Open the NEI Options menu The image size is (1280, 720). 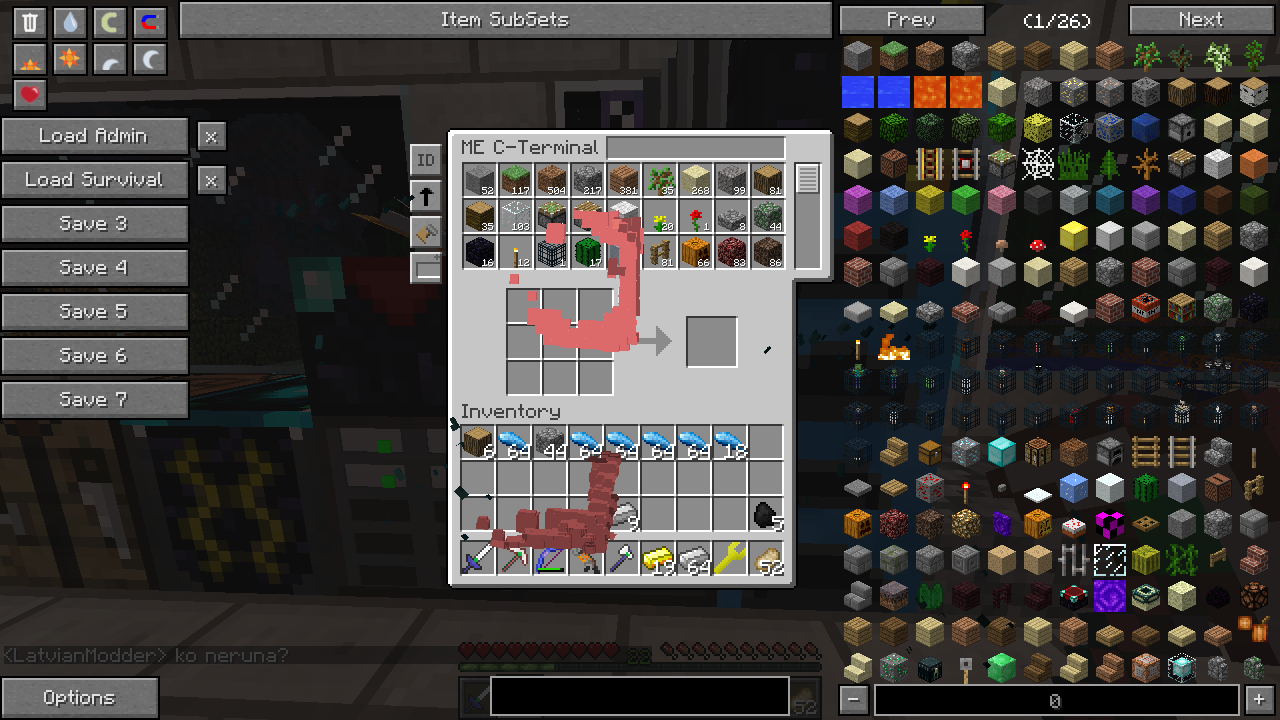79,698
